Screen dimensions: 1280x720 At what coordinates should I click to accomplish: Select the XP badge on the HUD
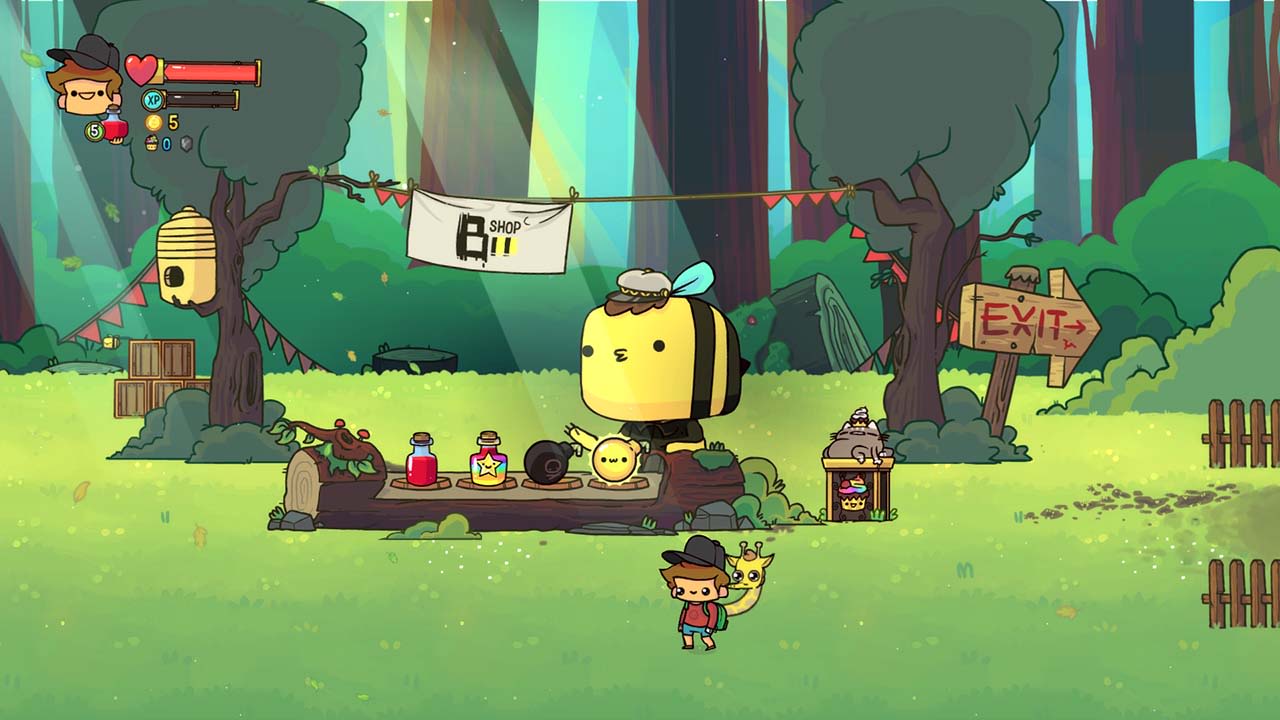151,98
